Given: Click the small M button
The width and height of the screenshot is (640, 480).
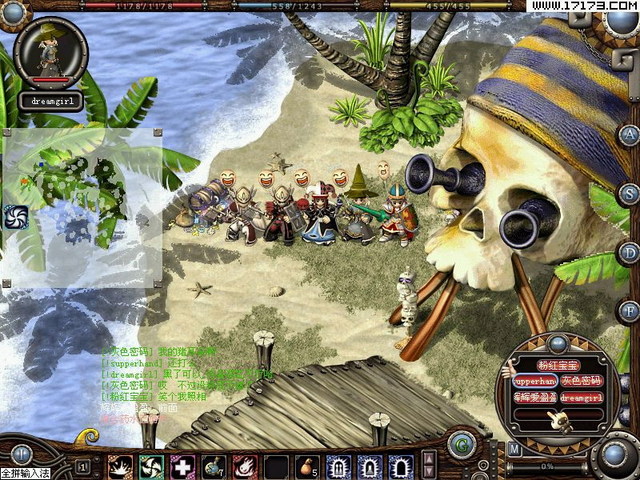Looking at the screenshot, I should [514, 450].
